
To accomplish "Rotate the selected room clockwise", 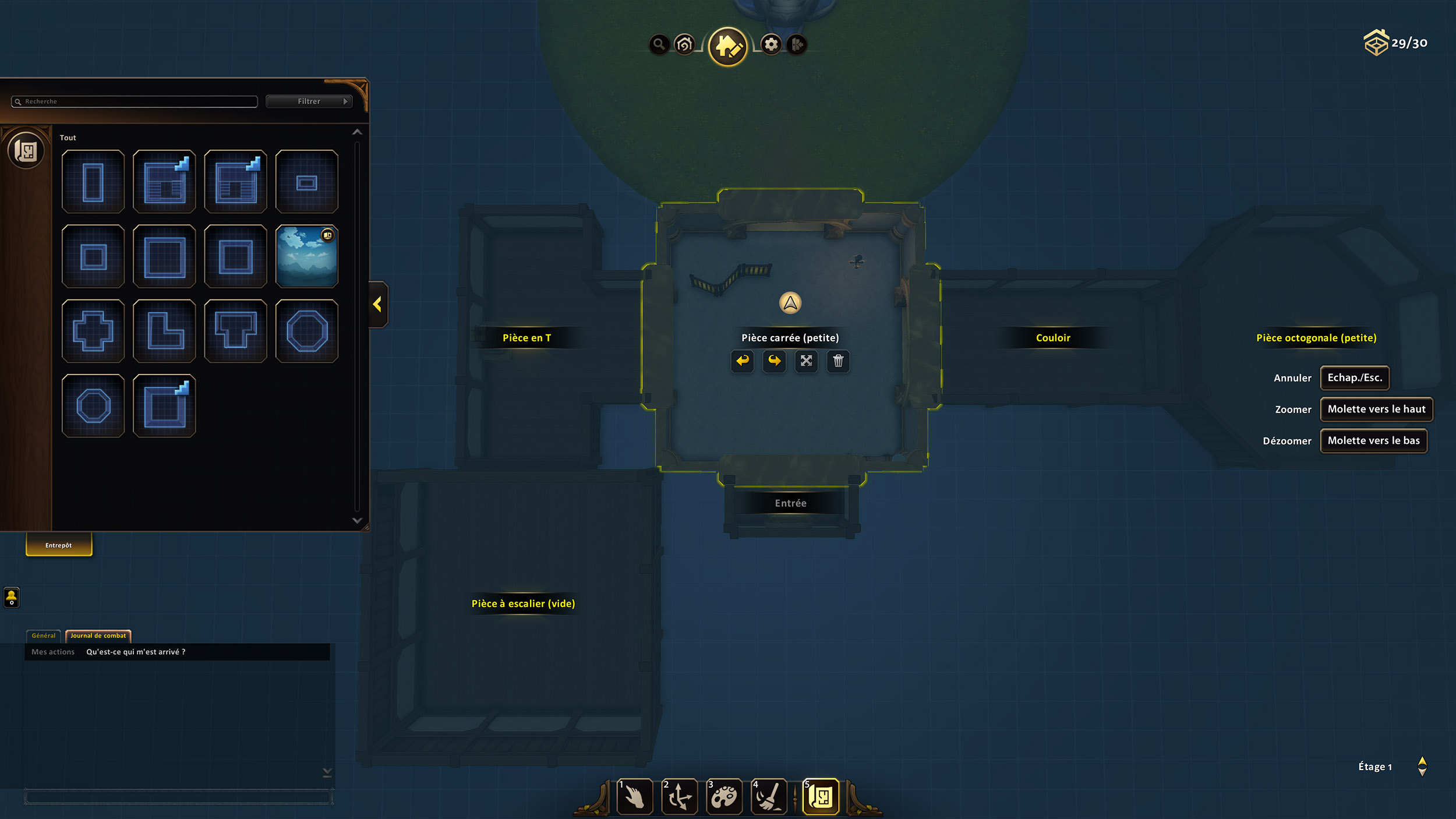I will [x=775, y=361].
